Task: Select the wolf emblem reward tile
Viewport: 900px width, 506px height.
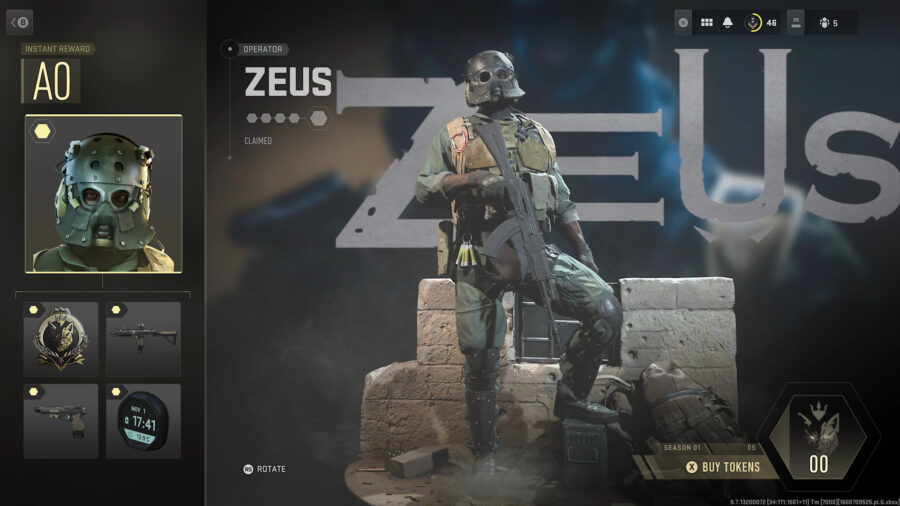Action: click(x=61, y=339)
